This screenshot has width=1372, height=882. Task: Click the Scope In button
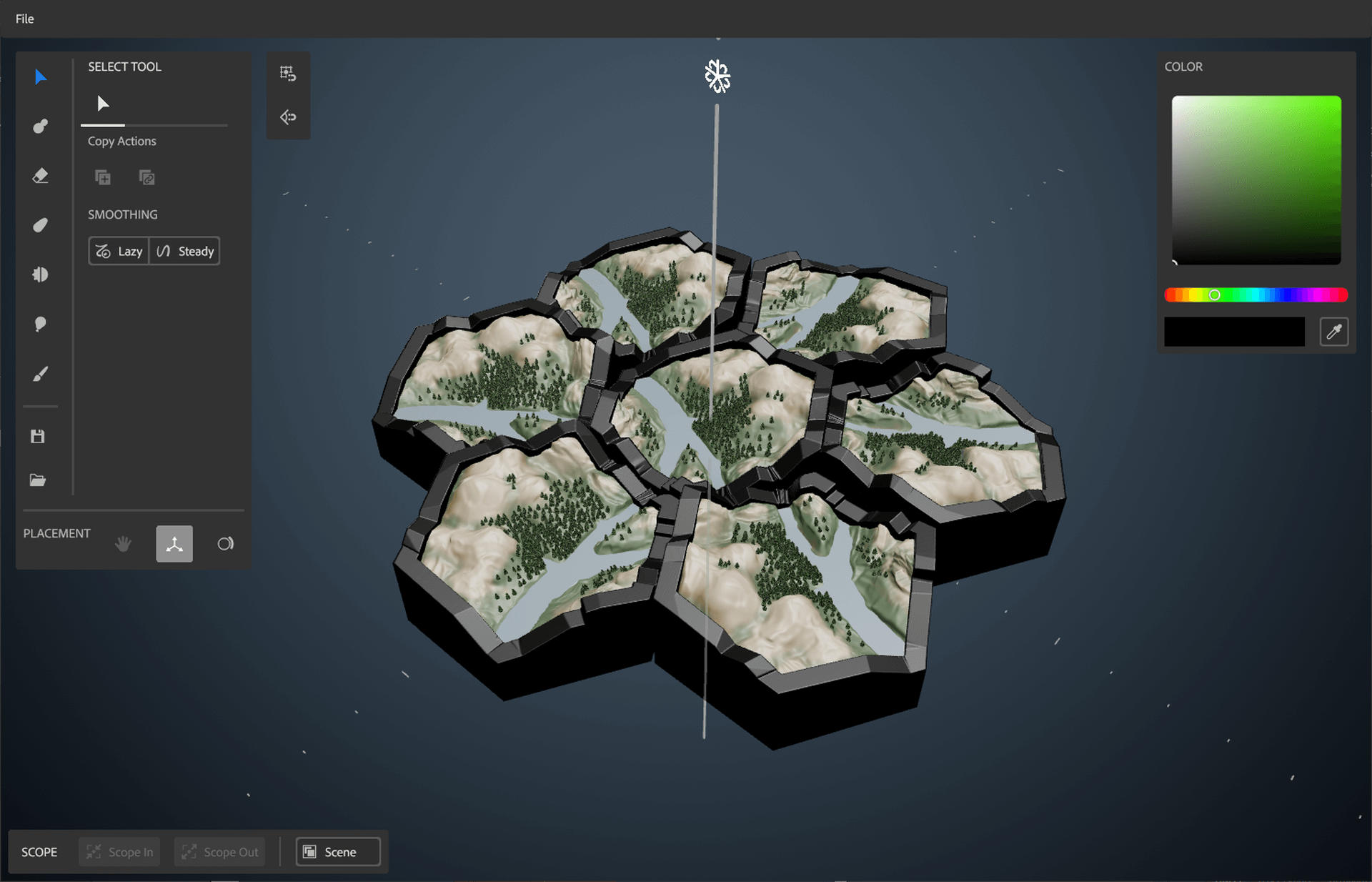(x=119, y=851)
